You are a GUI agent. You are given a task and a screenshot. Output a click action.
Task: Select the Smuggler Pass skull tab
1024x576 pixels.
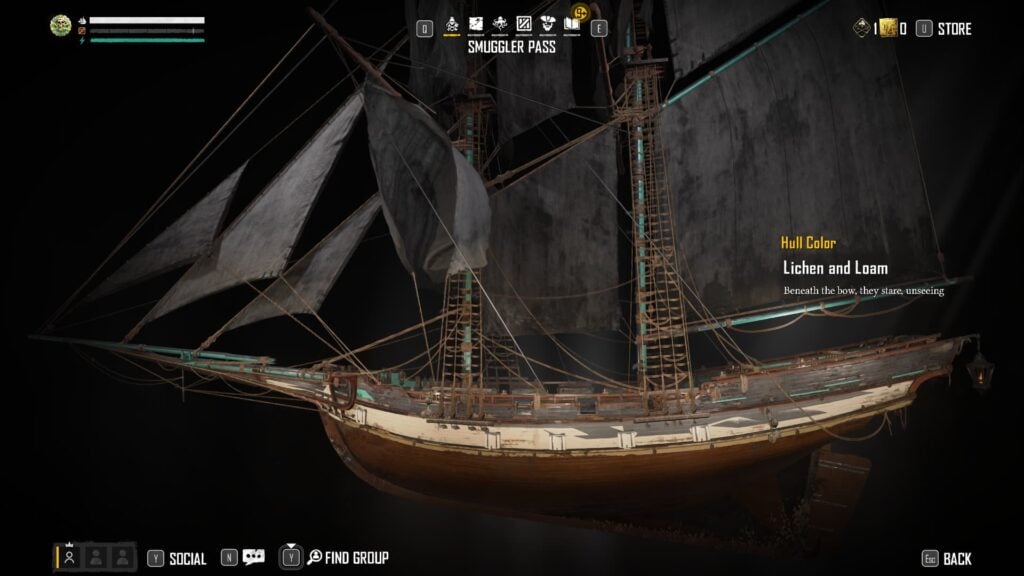coord(452,24)
